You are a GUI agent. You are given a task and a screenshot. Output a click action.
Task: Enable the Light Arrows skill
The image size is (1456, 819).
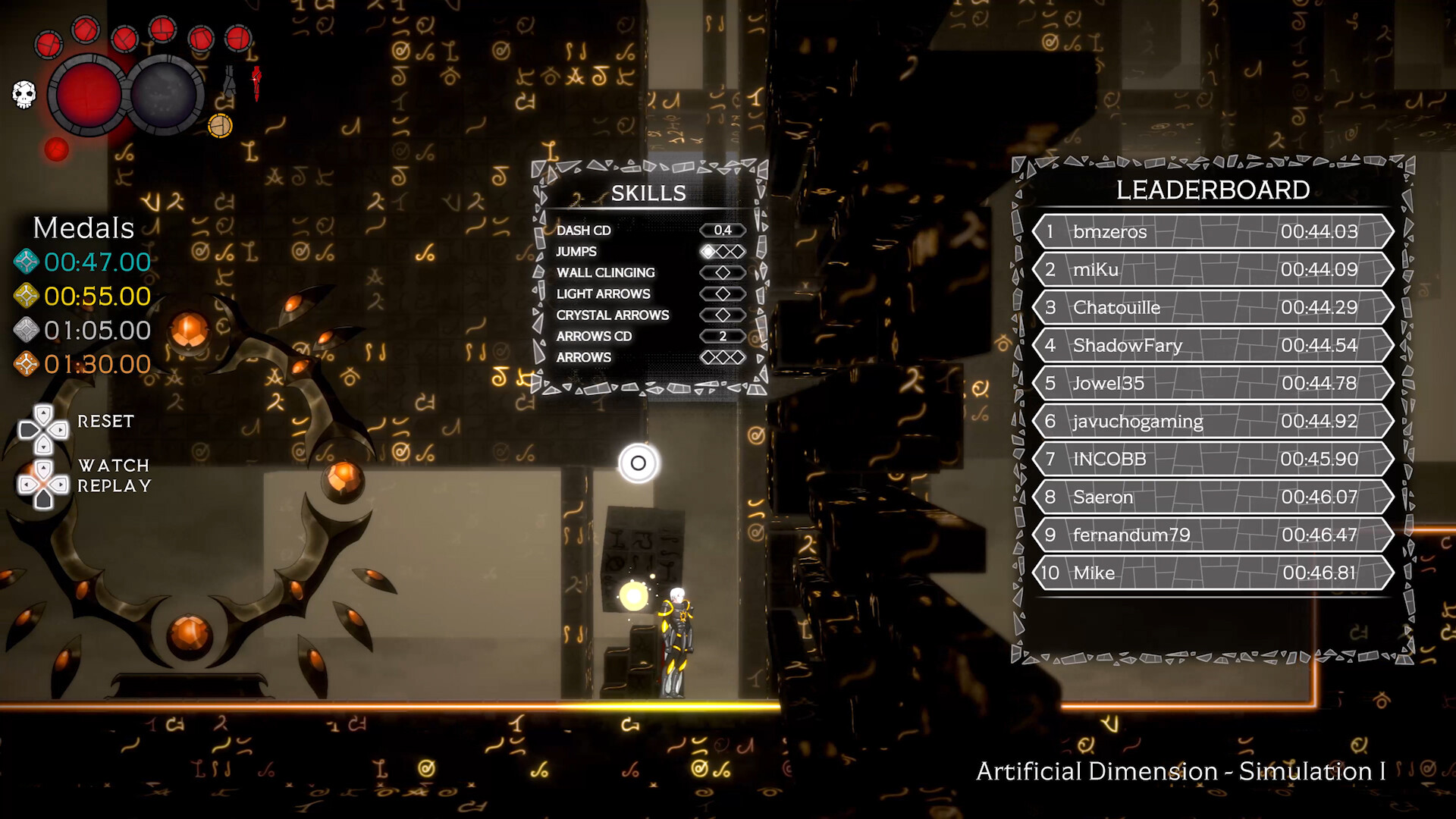[x=723, y=294]
